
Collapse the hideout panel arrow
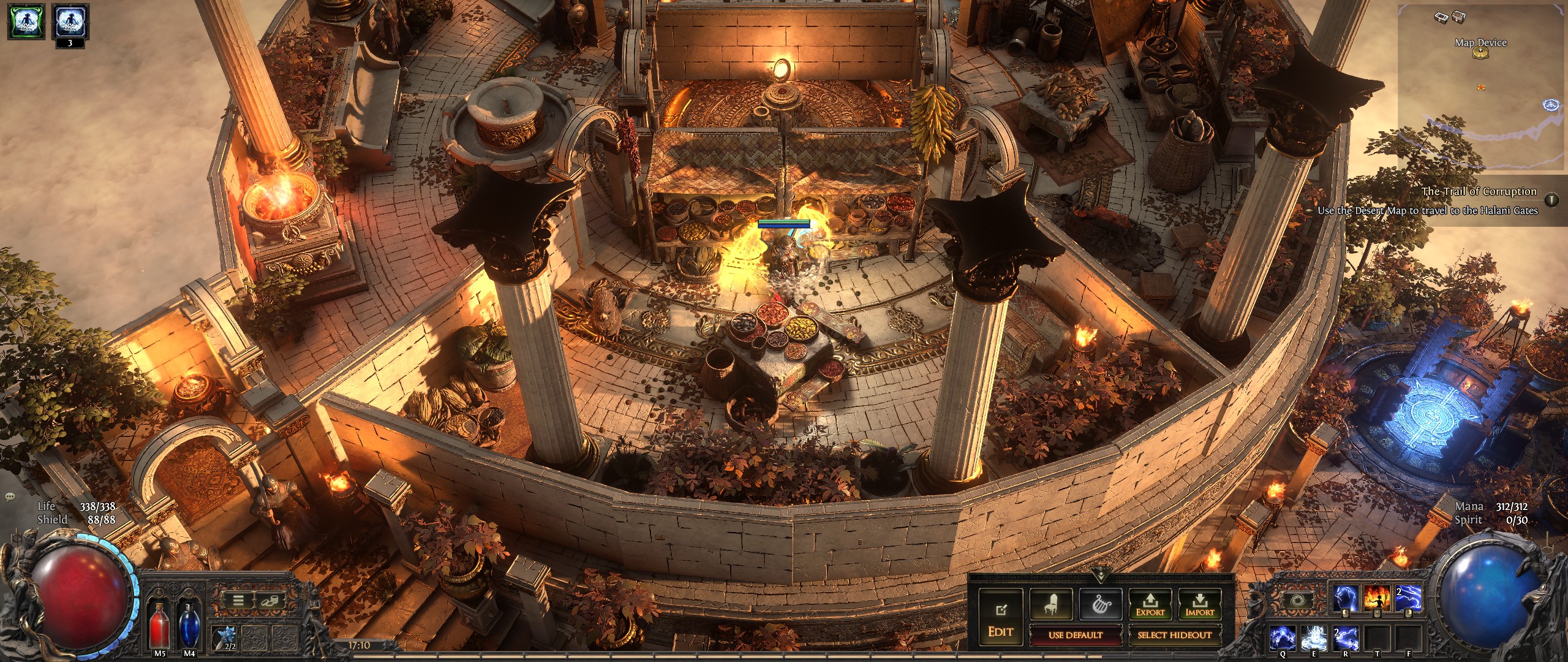1100,577
